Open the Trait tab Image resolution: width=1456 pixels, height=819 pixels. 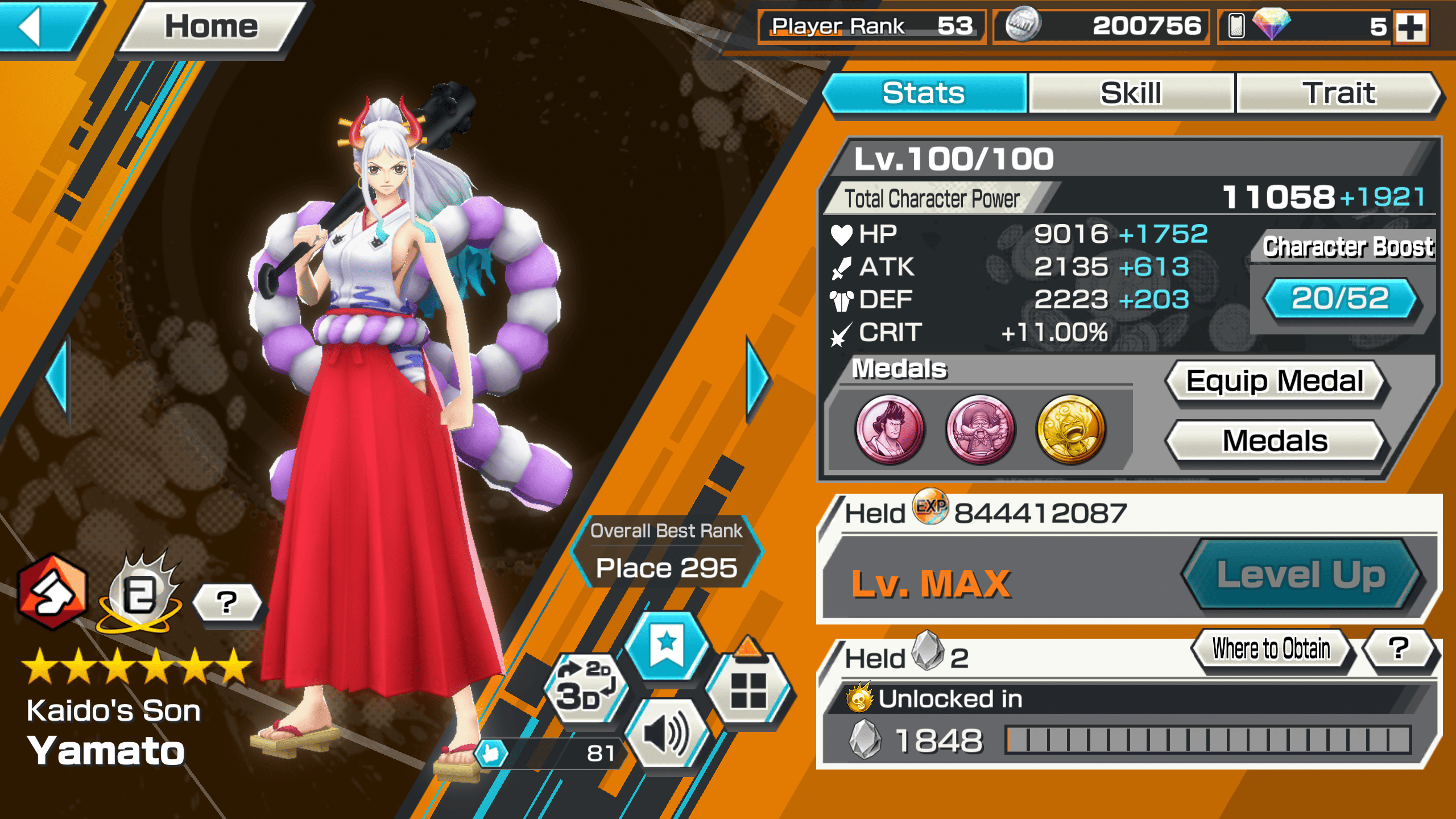coord(1338,93)
